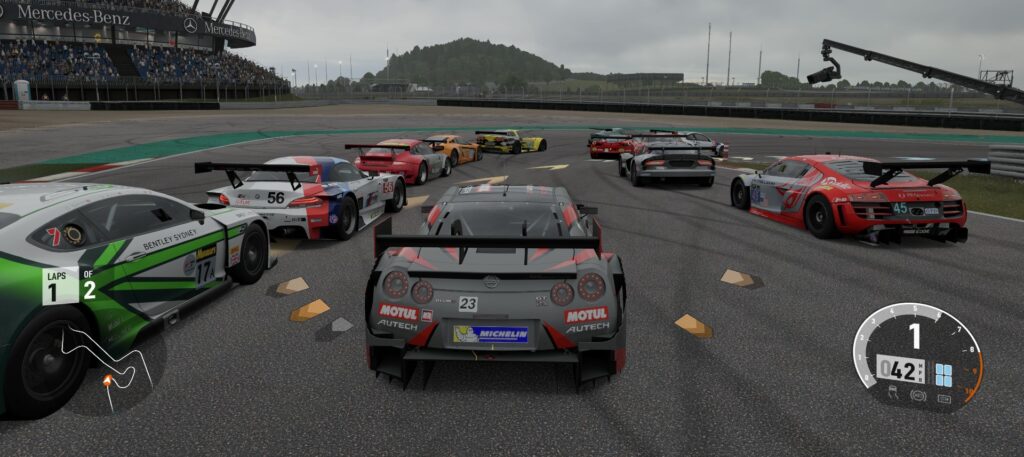Click the traction control icon in the speedometer

893,395
